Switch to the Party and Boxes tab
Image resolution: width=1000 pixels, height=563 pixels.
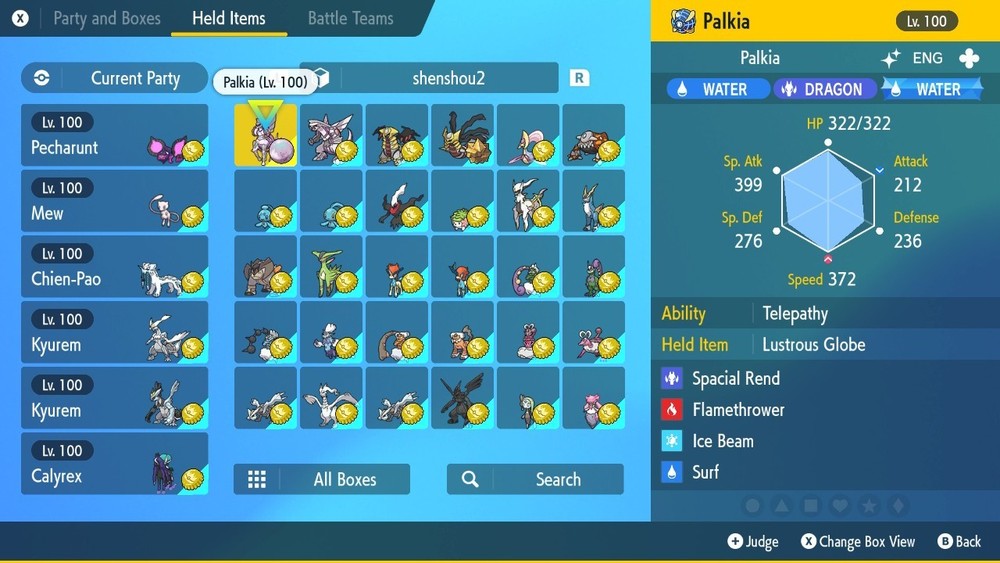(105, 18)
